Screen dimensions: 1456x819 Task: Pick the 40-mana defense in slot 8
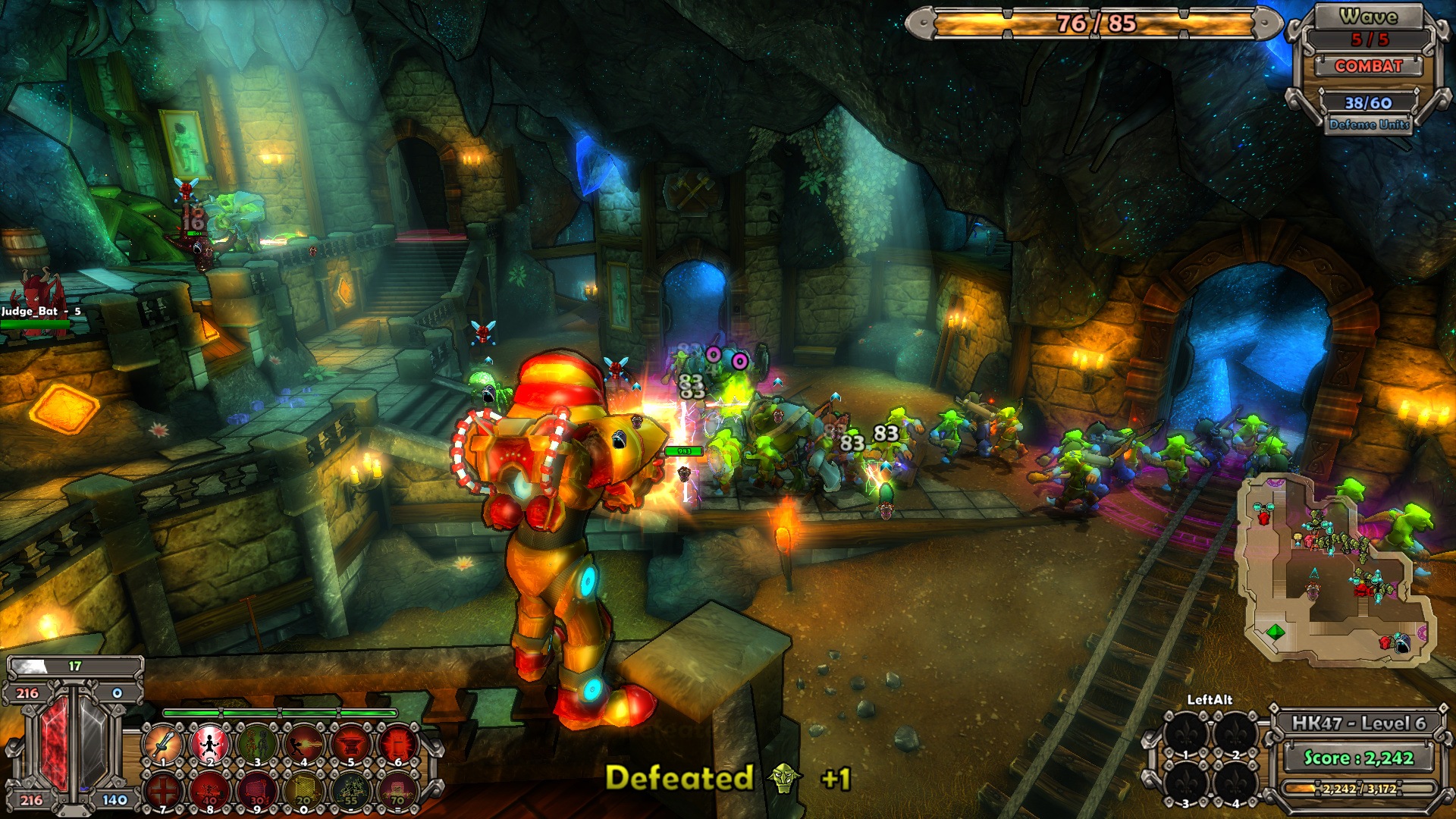click(x=210, y=790)
